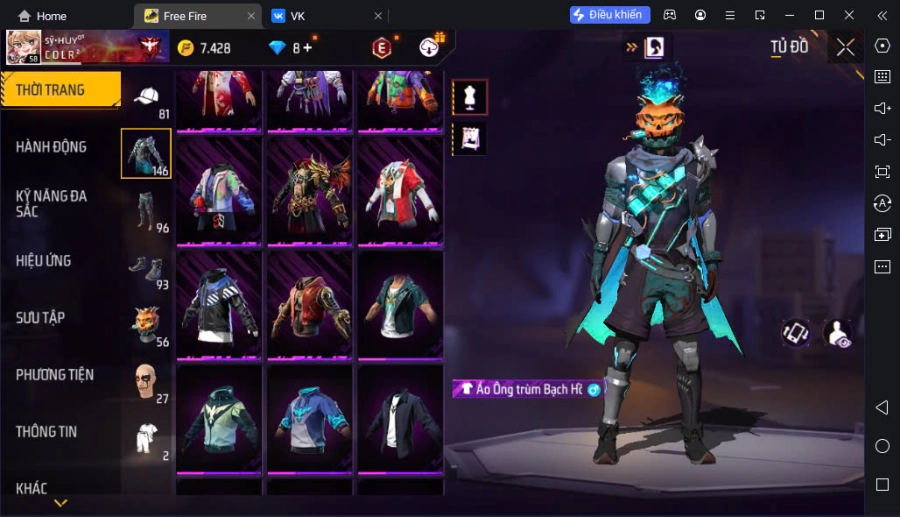
Task: Open the Thời Trang category
Action: coord(60,90)
